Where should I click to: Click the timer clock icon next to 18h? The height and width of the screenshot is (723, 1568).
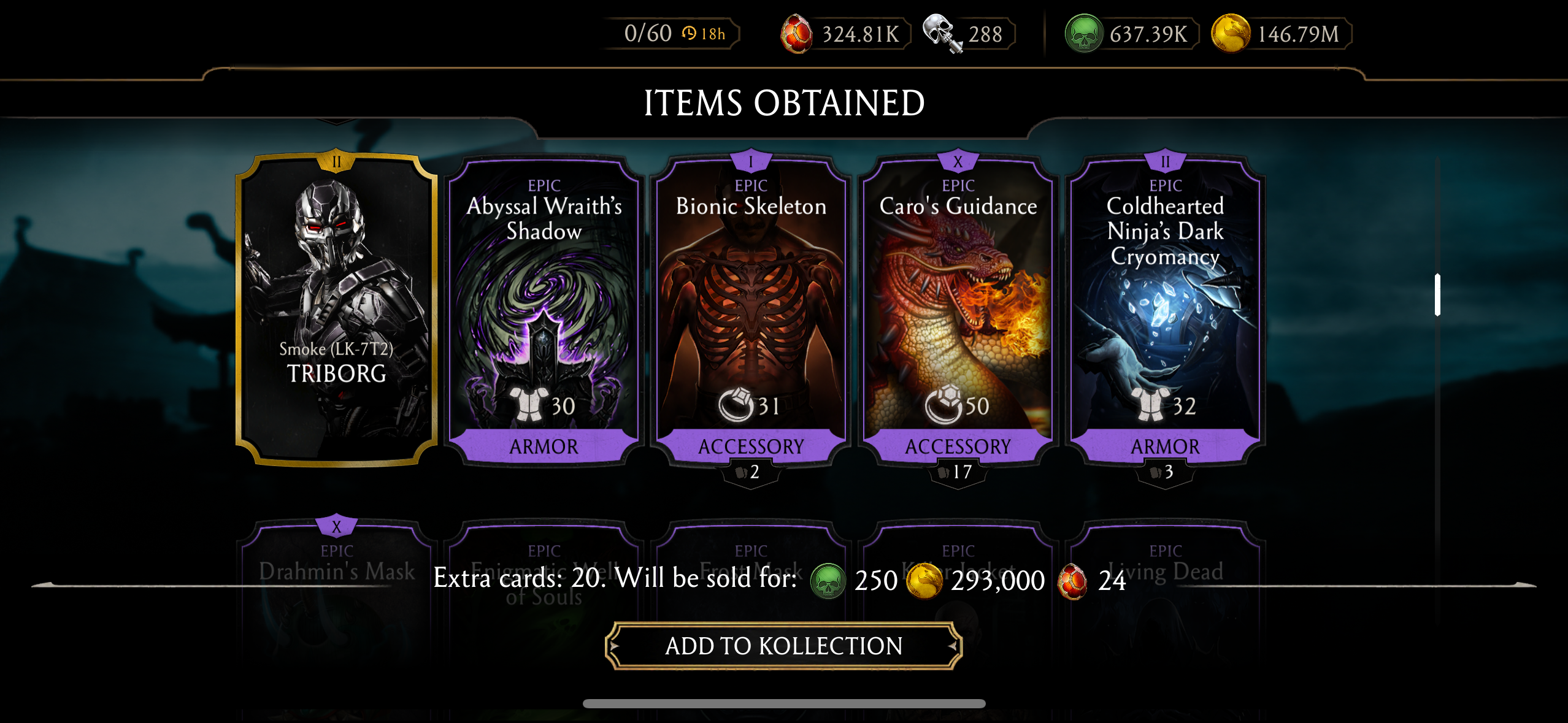(690, 34)
